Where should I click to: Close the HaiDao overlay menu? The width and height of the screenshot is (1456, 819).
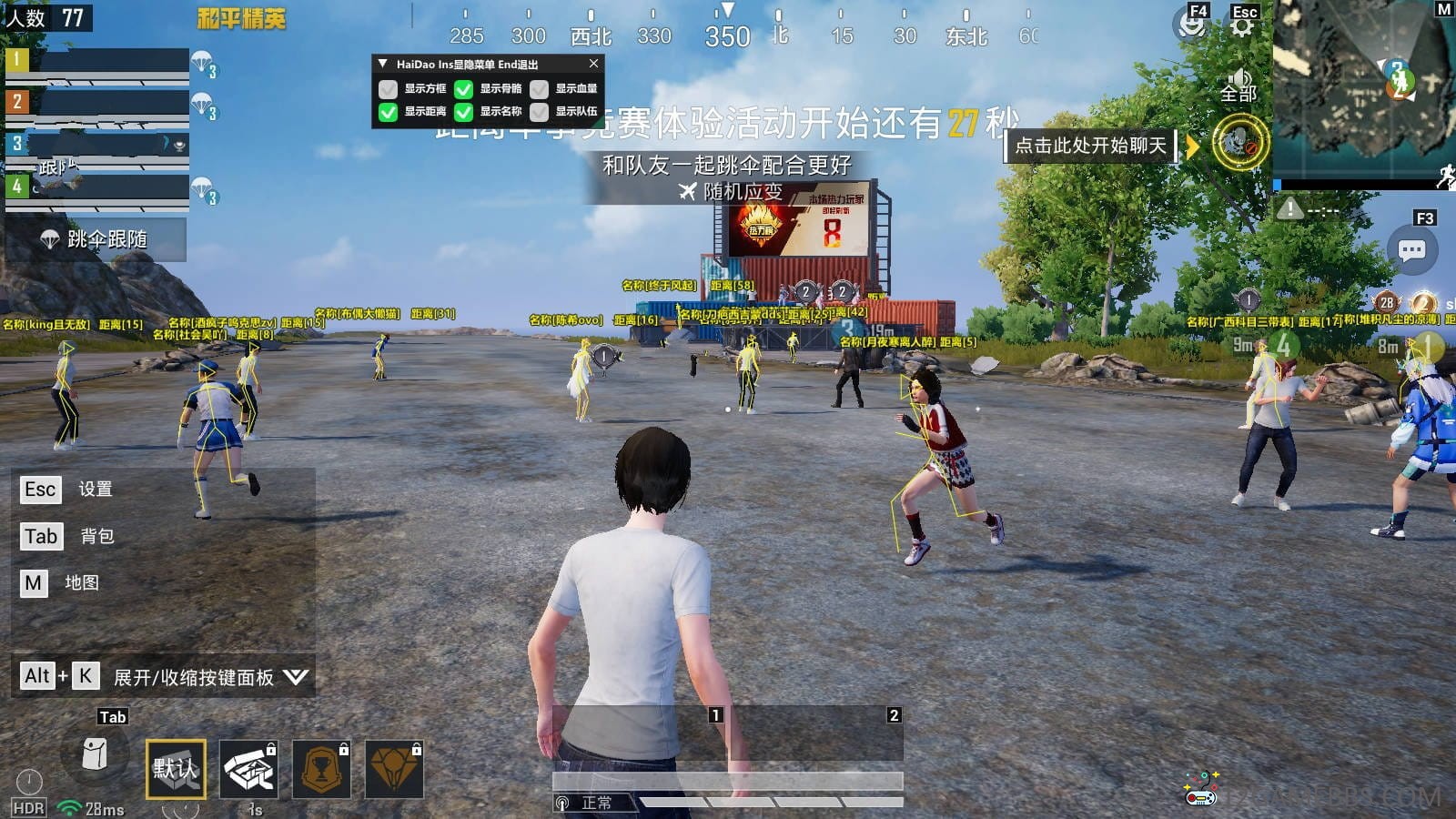[x=593, y=64]
